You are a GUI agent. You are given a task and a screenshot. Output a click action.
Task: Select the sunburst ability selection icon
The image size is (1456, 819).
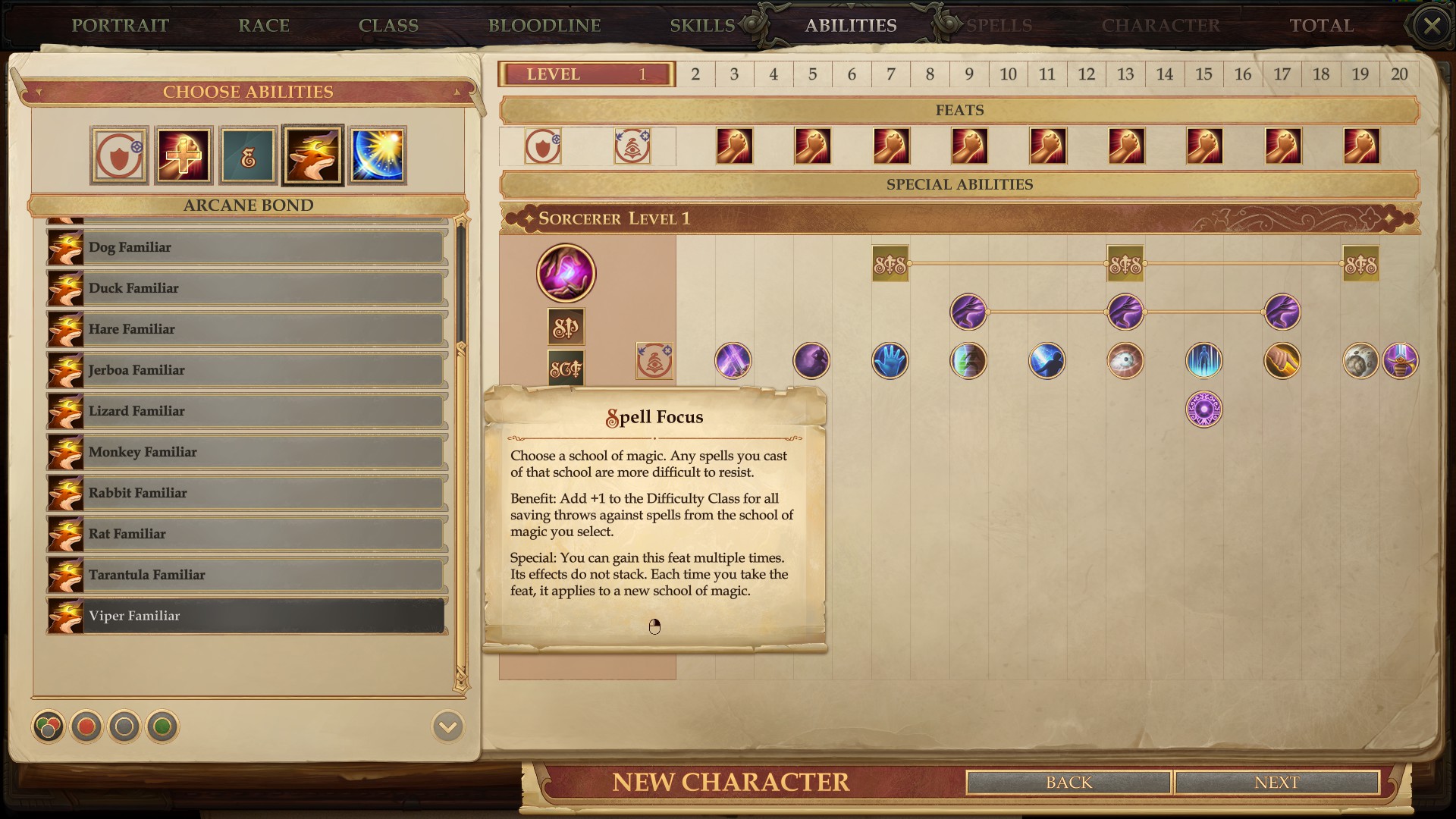(378, 155)
